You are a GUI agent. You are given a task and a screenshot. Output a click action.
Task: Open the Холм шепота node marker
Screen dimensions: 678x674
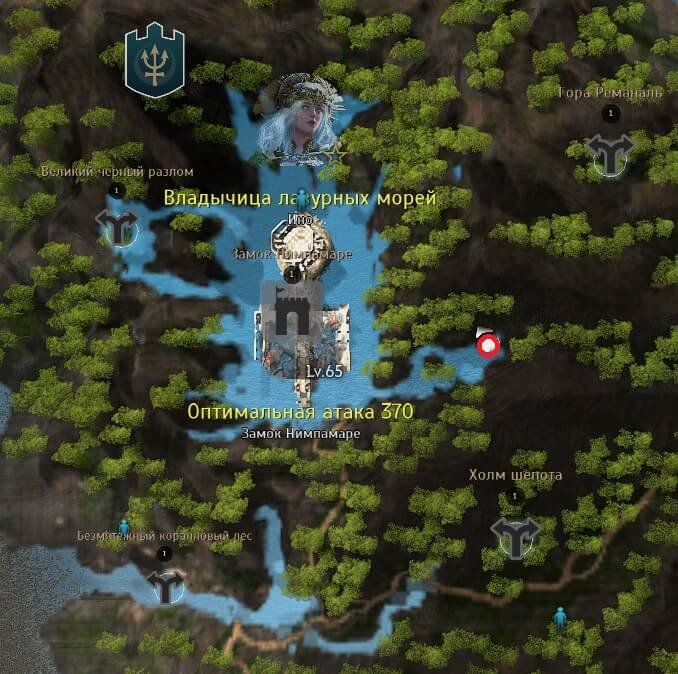[515, 536]
